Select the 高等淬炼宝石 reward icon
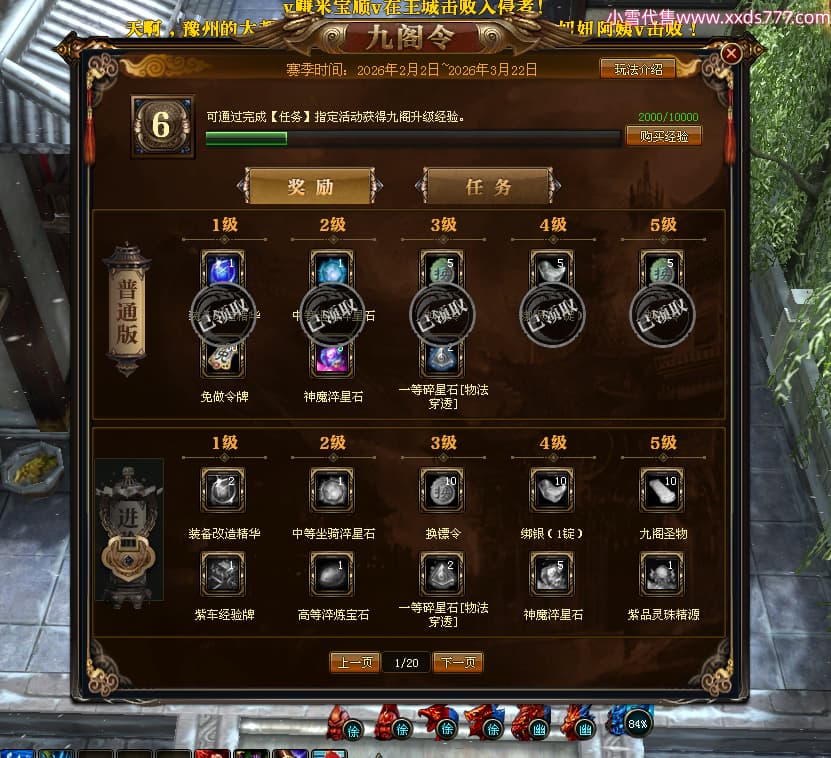Screen dimensions: 831x758 [x=332, y=571]
